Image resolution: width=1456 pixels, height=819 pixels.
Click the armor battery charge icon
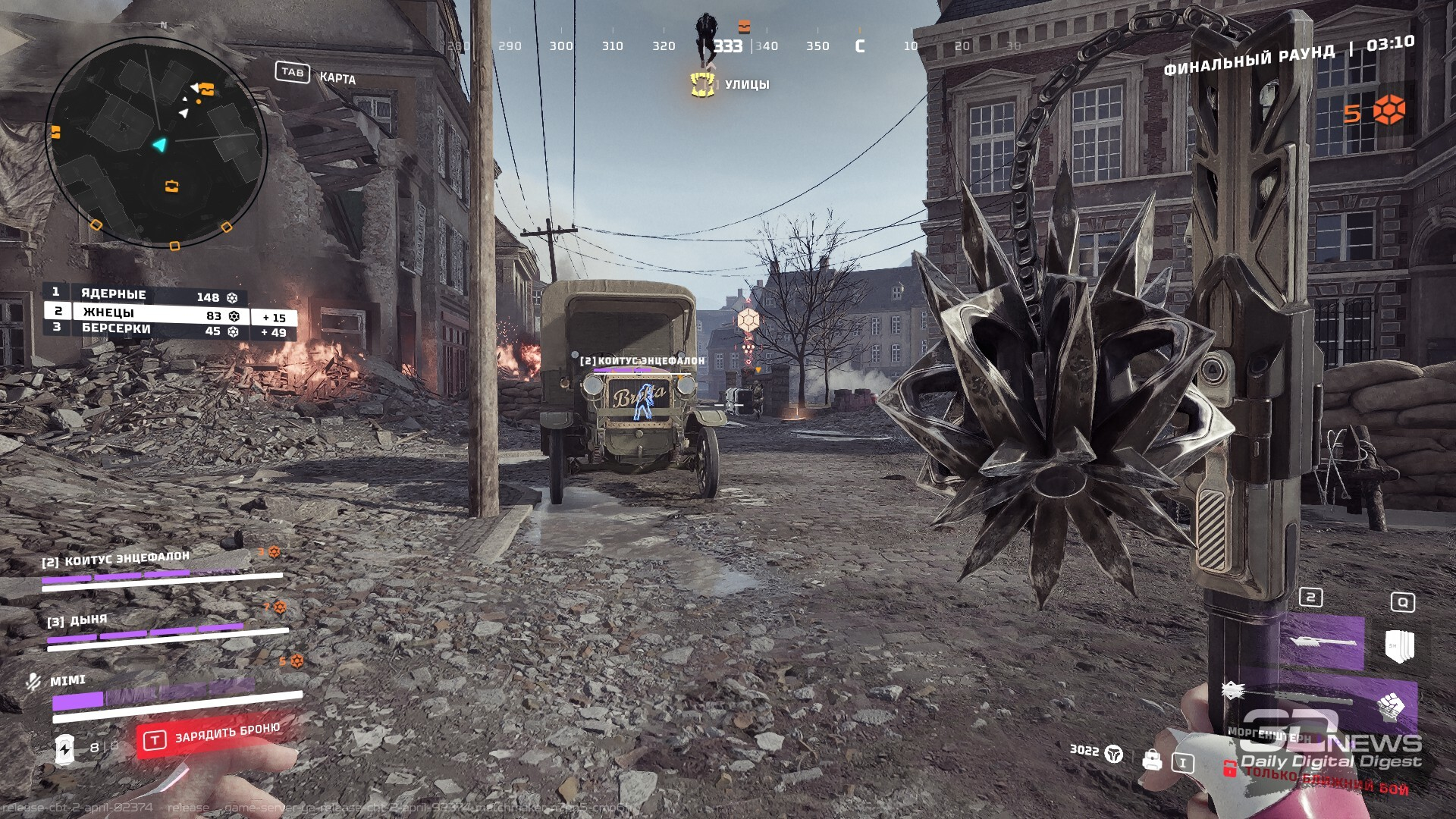[x=65, y=748]
